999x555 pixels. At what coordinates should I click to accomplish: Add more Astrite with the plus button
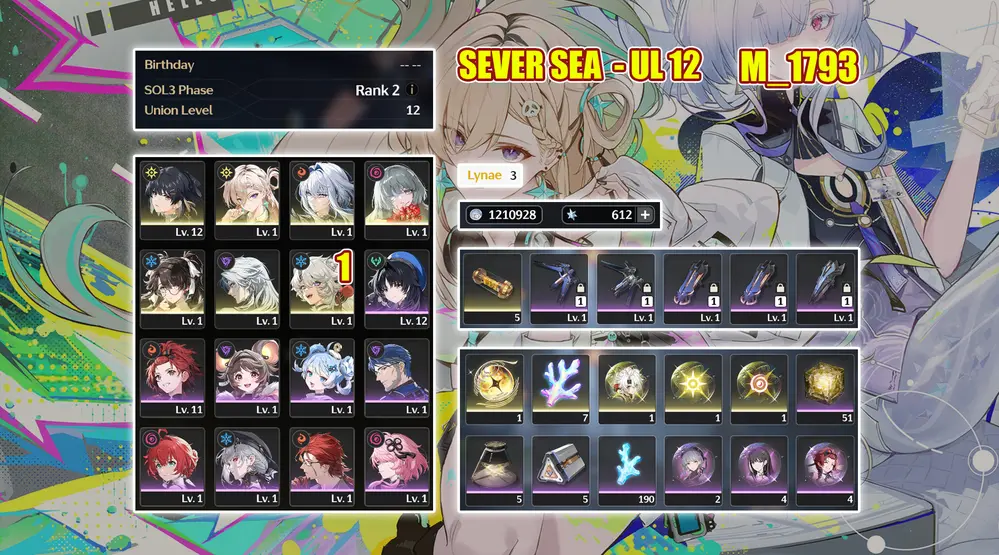645,215
